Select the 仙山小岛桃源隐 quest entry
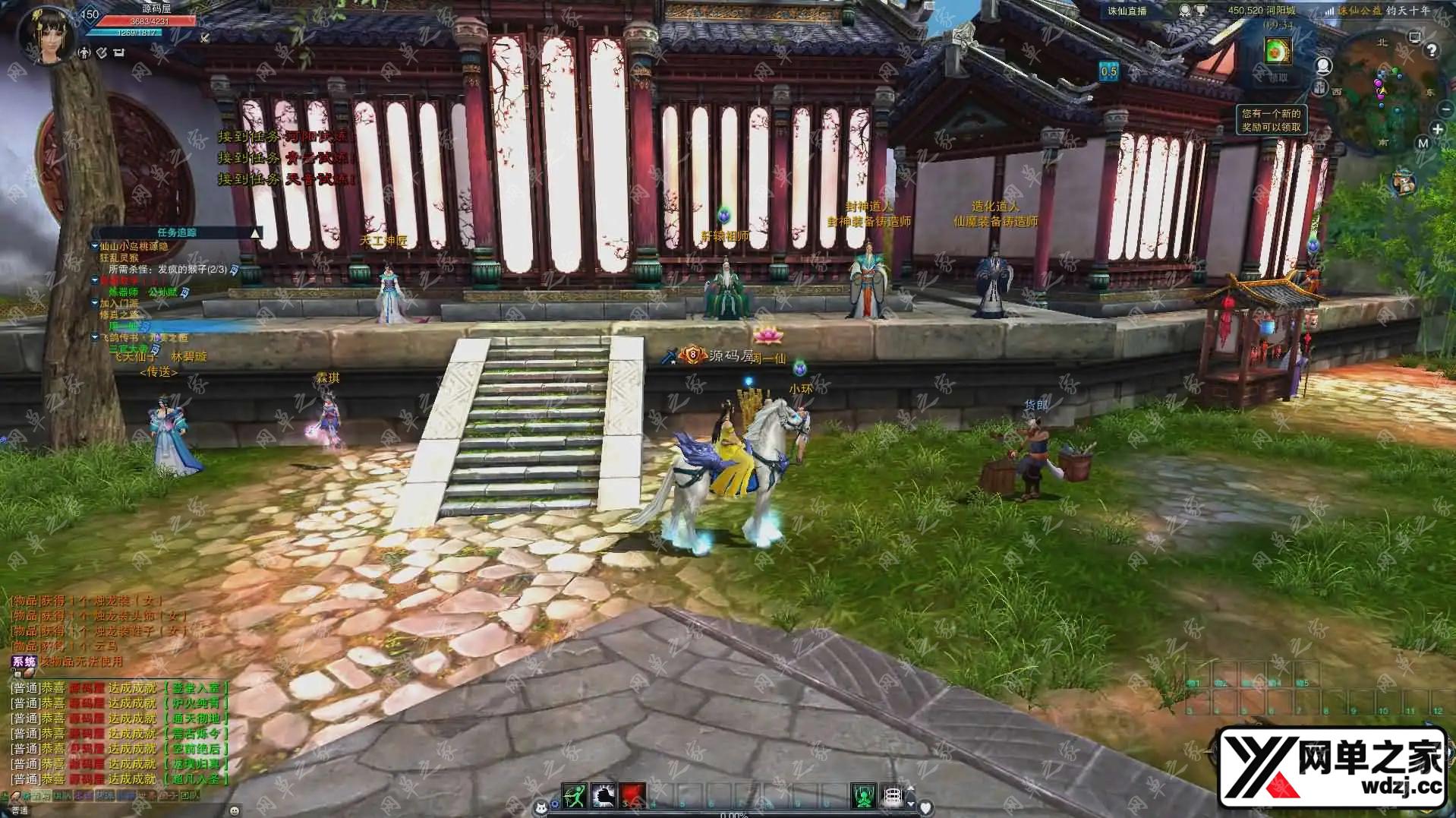Screen dimensions: 1456x818 click(134, 246)
